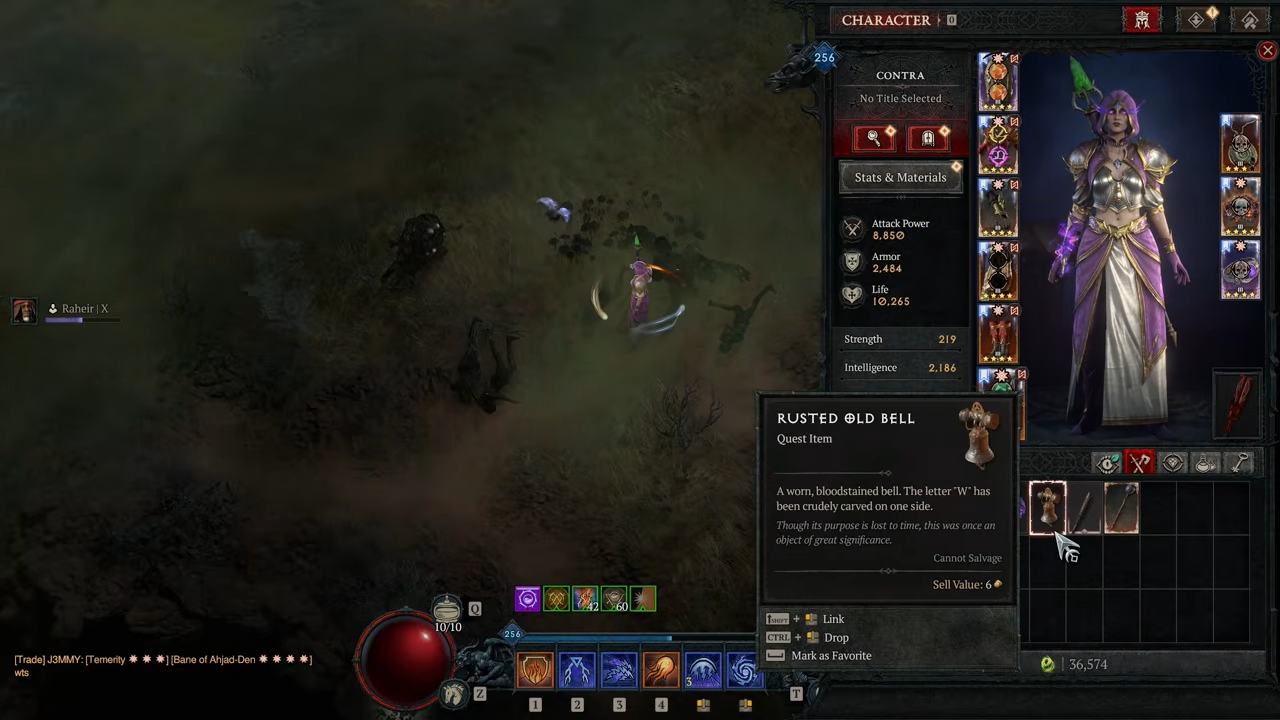Click the red offhand weapon slot
Screen dimensions: 1280x720
(1240, 403)
